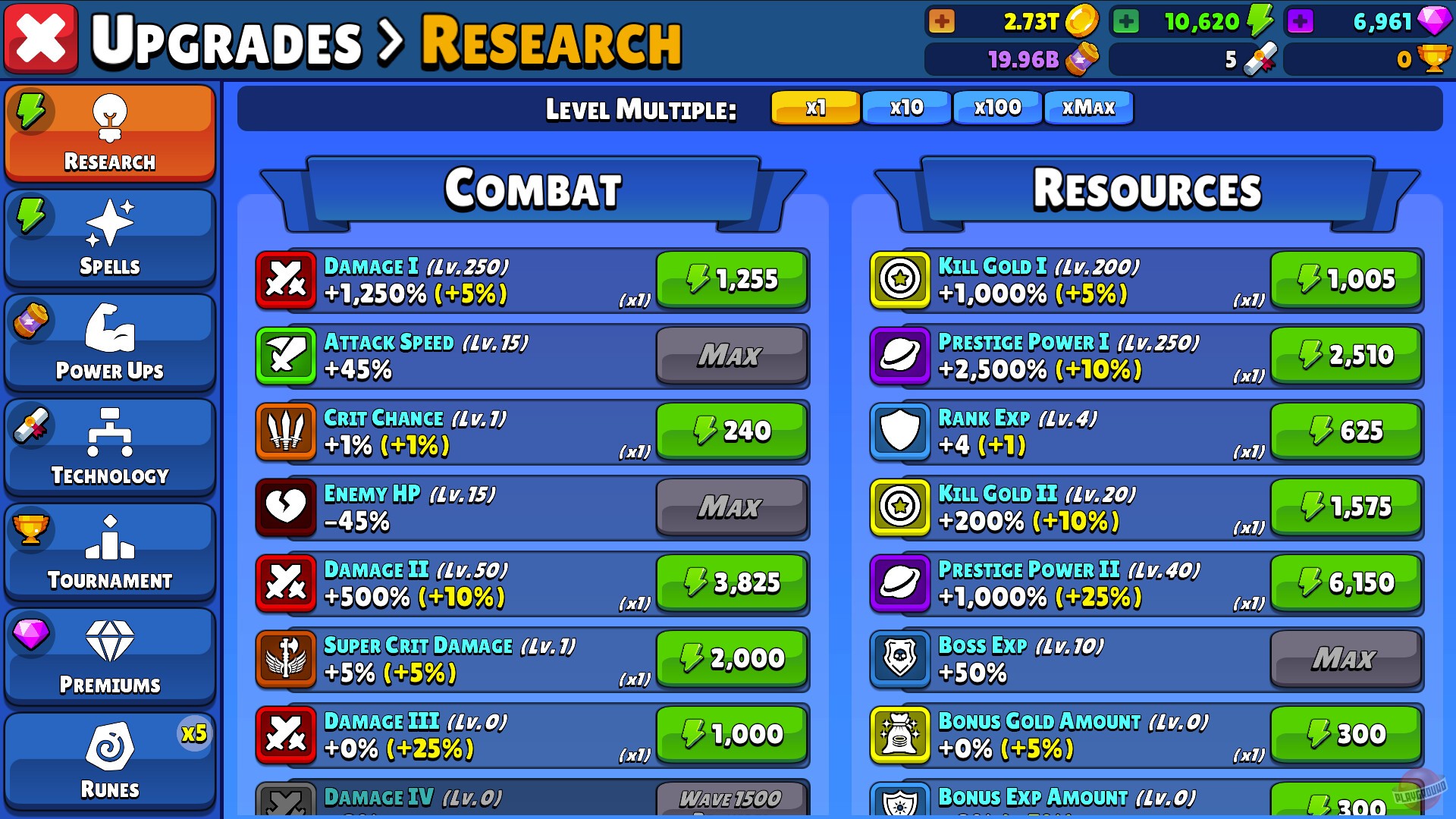Click the Crit Chance claw icon
This screenshot has width=1456, height=819.
point(287,432)
